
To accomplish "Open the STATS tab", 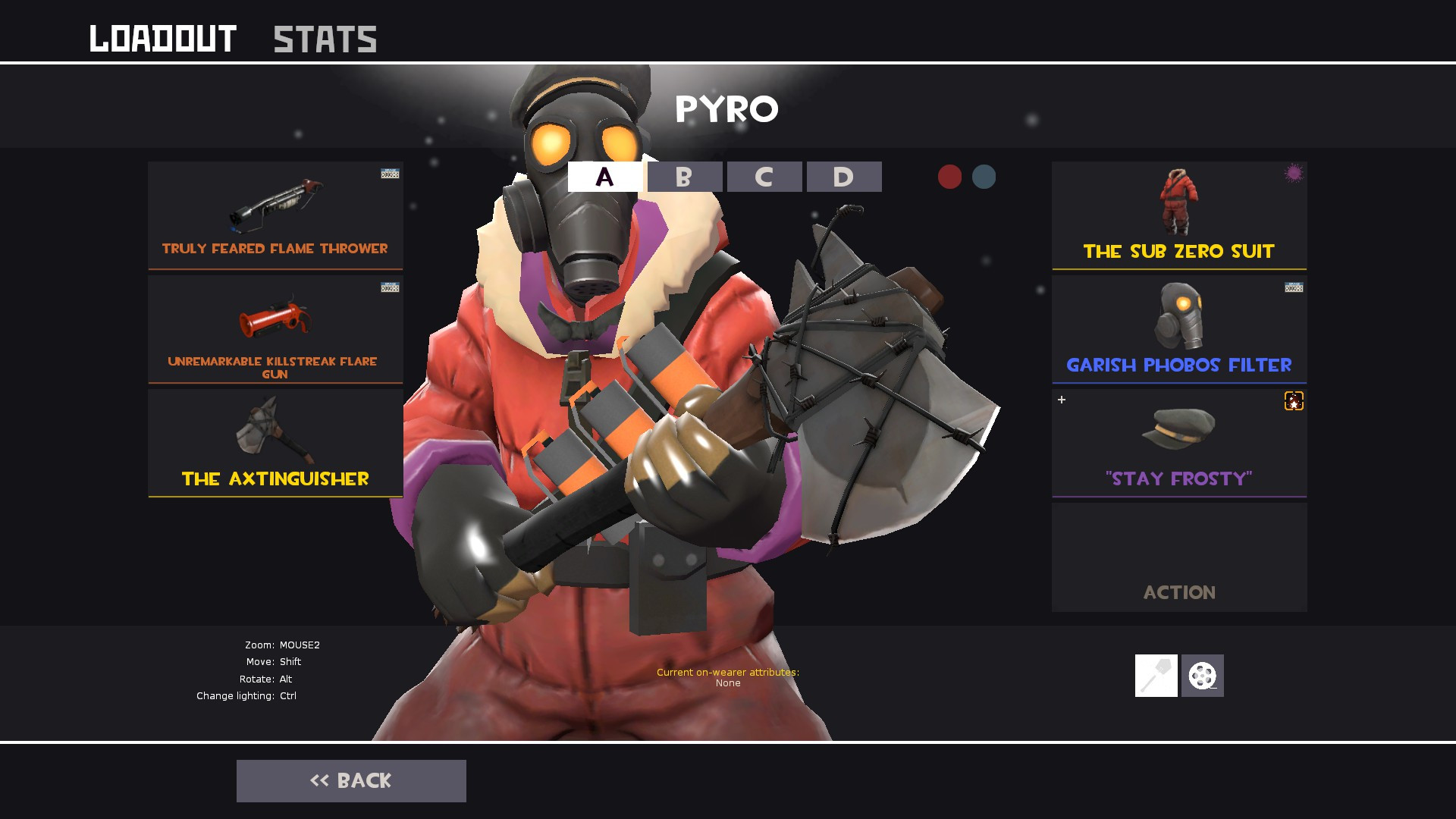I will pyautogui.click(x=325, y=38).
